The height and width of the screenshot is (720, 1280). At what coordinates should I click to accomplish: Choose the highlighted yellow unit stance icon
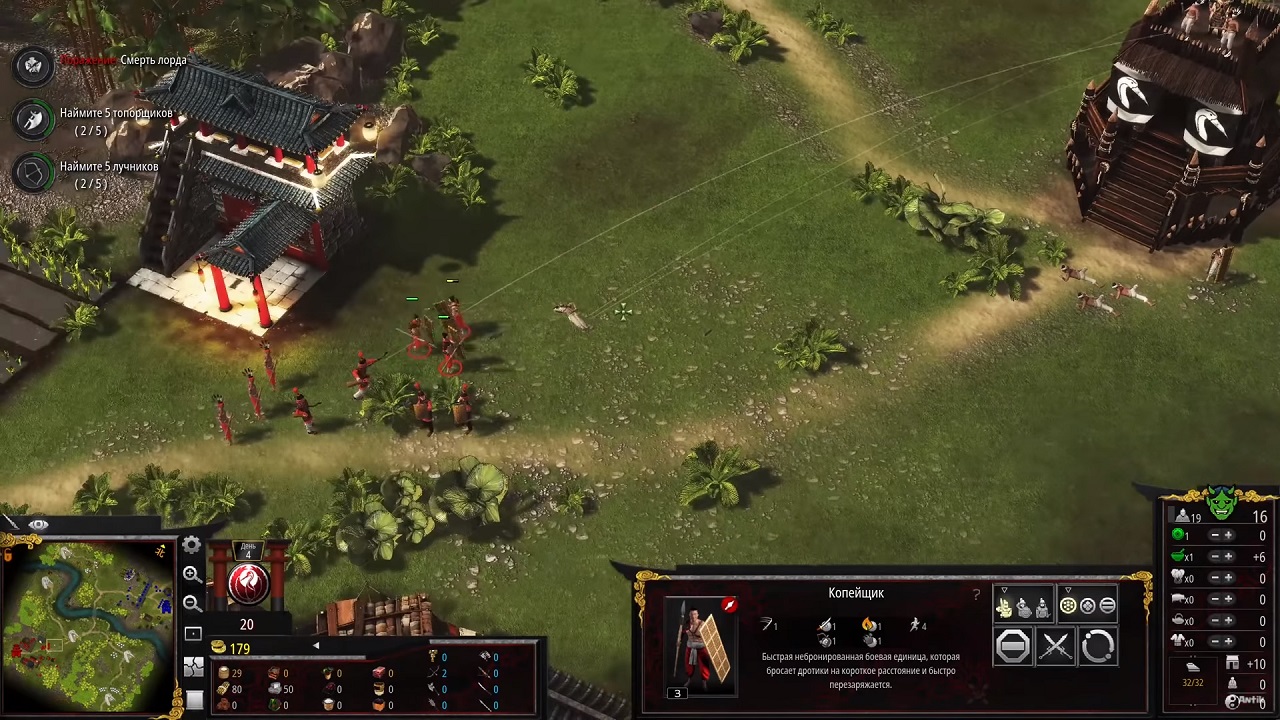pyautogui.click(x=1005, y=607)
